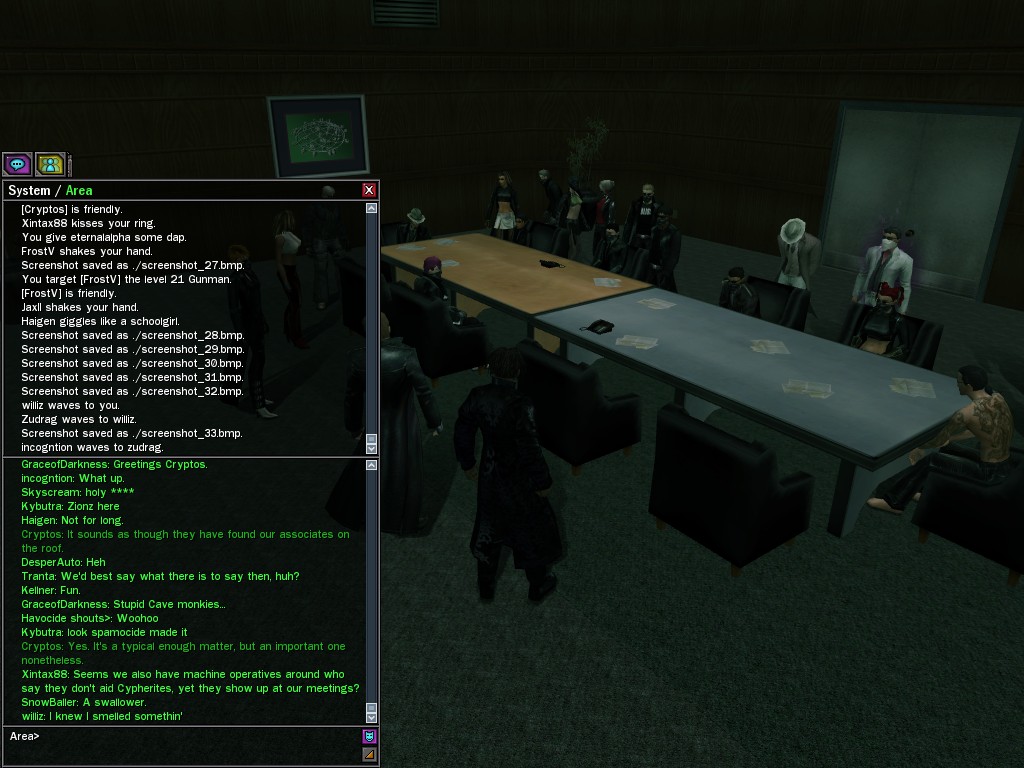
Task: Select the System channel label in title
Action: (28, 190)
